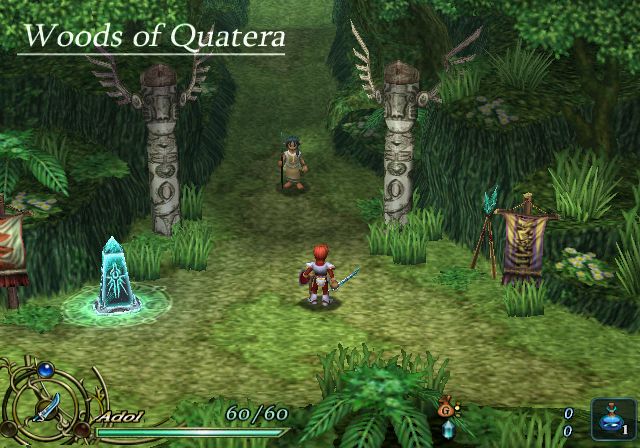This screenshot has height=448, width=640.
Task: Use the blue potion item slot
Action: point(606,416)
